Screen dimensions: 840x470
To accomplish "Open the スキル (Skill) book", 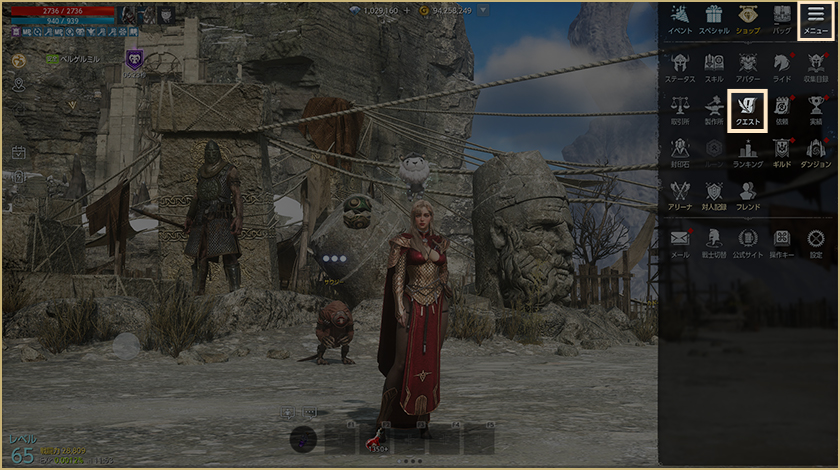I will pos(714,66).
